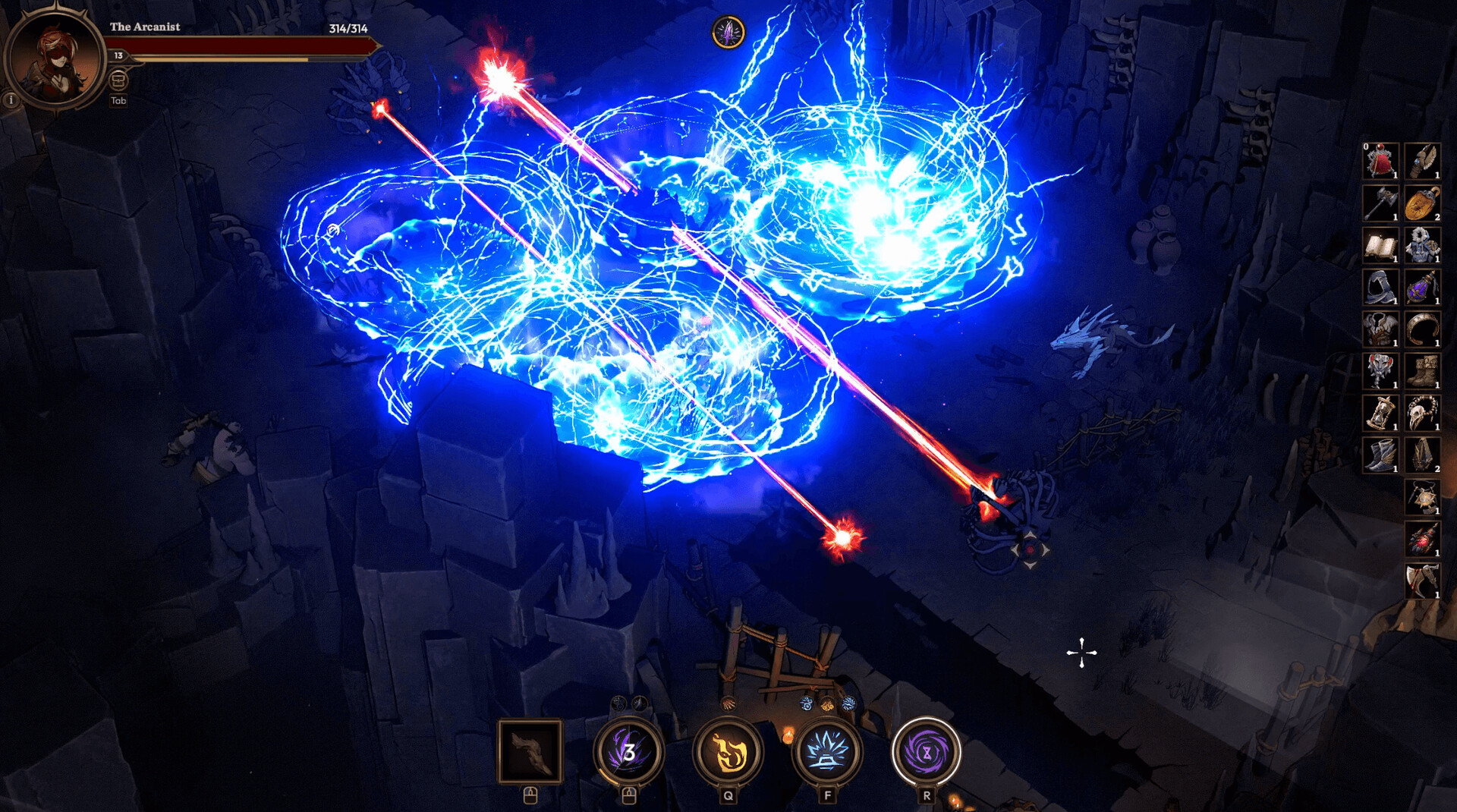Select the red cape item
Viewport: 1457px width, 812px height.
pos(1380,161)
